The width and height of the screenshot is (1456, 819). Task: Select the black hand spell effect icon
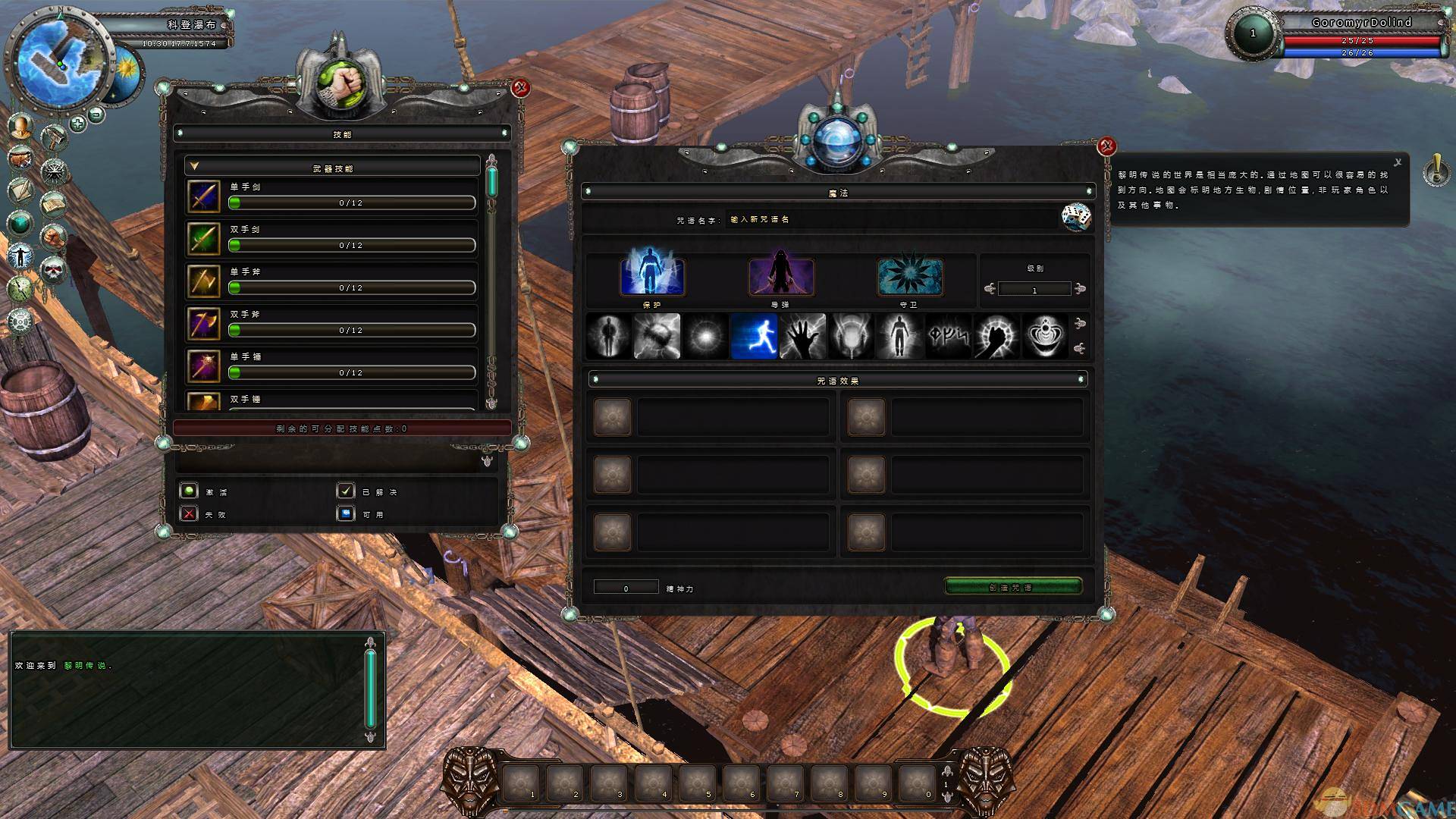[x=802, y=335]
